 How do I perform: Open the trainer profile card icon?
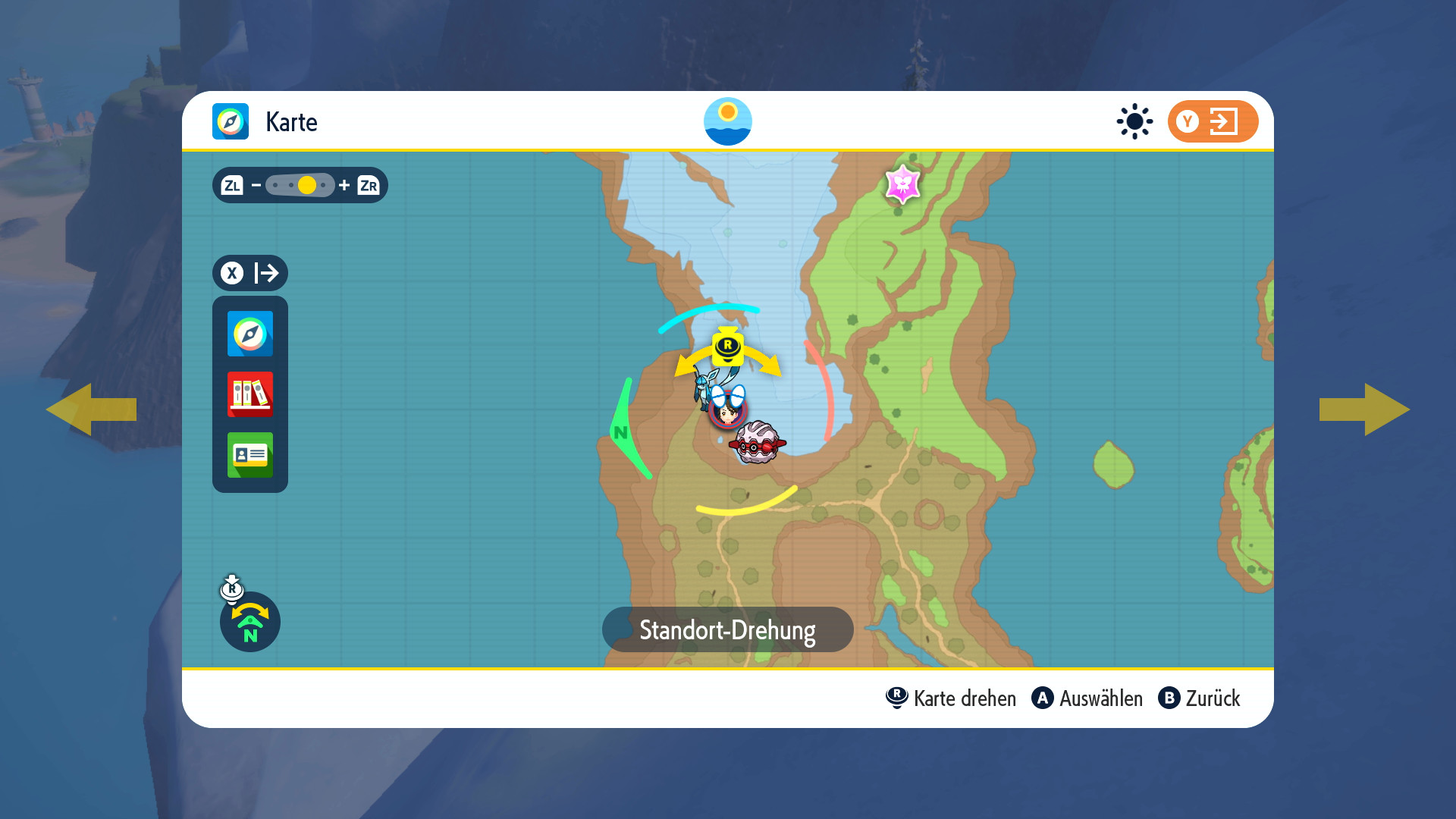249,455
